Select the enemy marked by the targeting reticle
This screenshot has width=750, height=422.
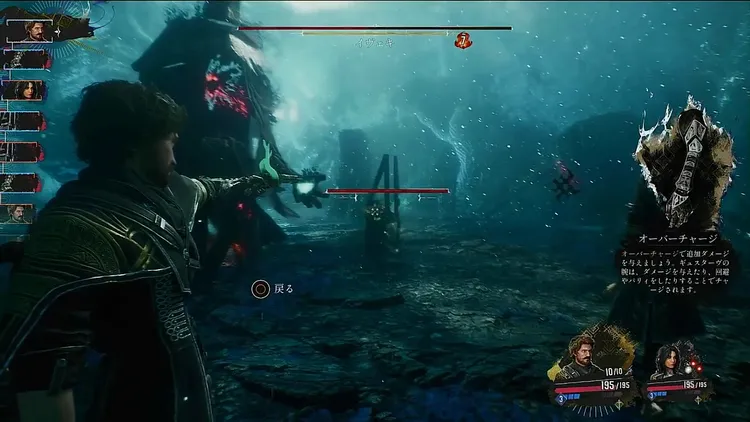tap(375, 212)
